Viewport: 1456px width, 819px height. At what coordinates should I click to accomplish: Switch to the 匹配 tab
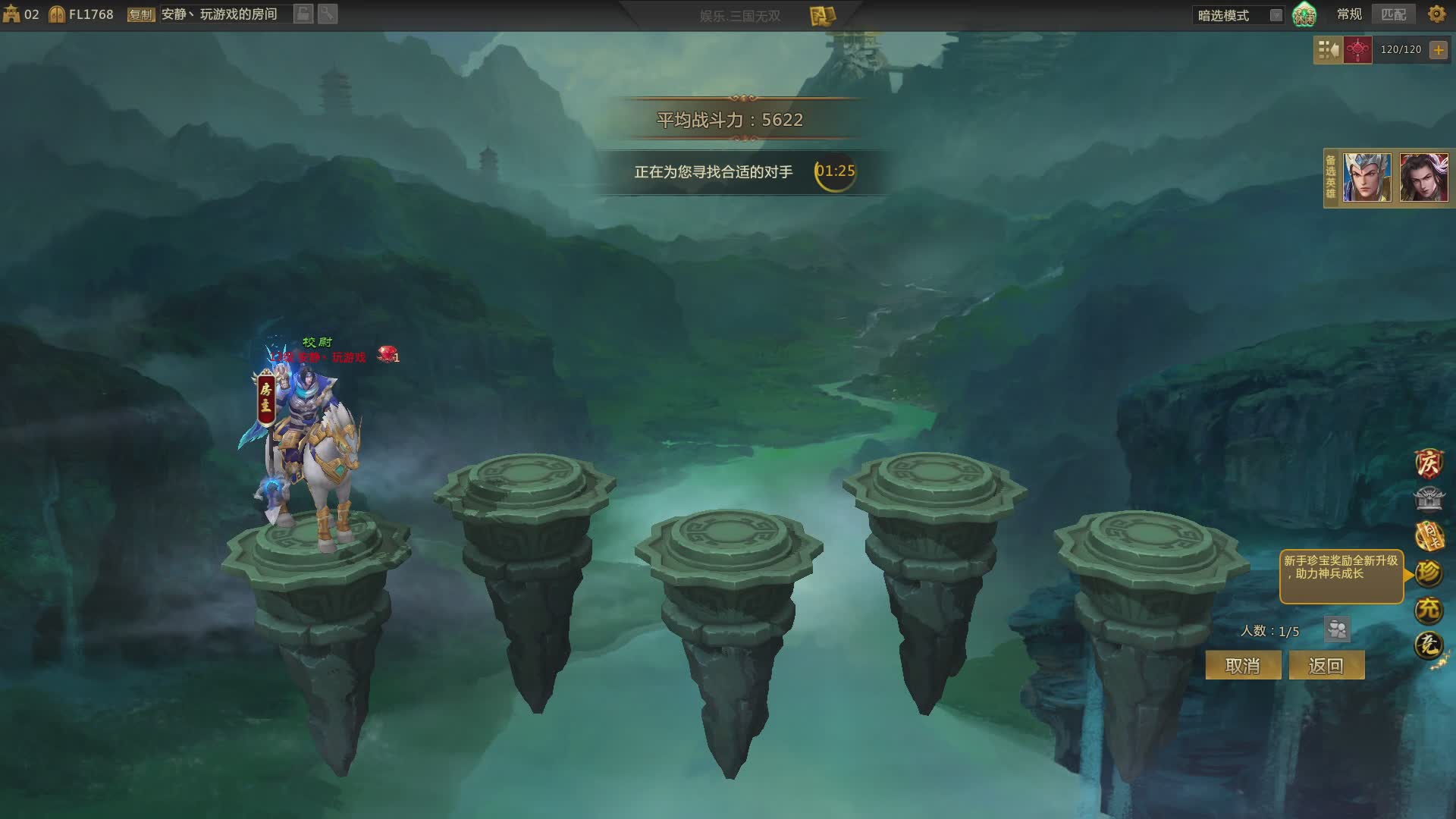coord(1393,14)
